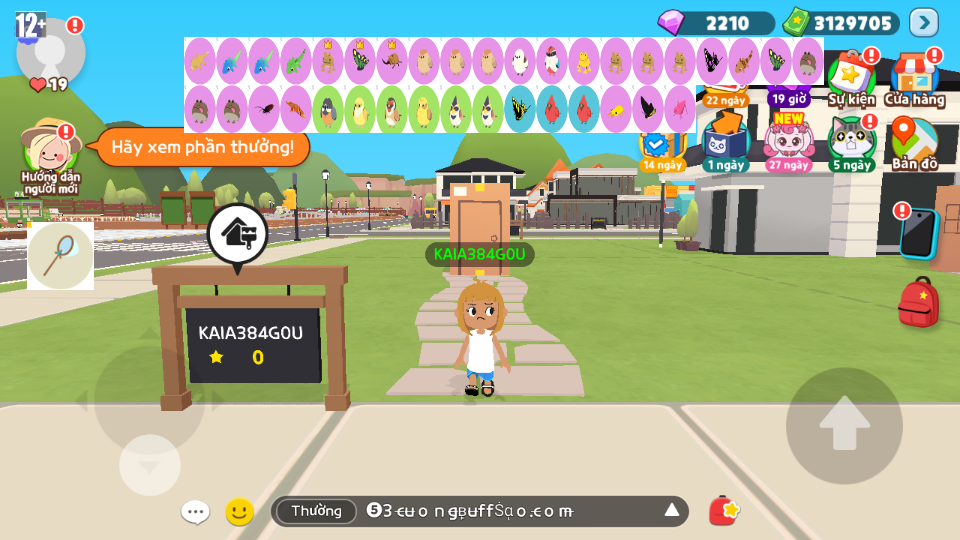This screenshot has height=540, width=960.
Task: Open the smiley emote menu
Action: pos(239,512)
